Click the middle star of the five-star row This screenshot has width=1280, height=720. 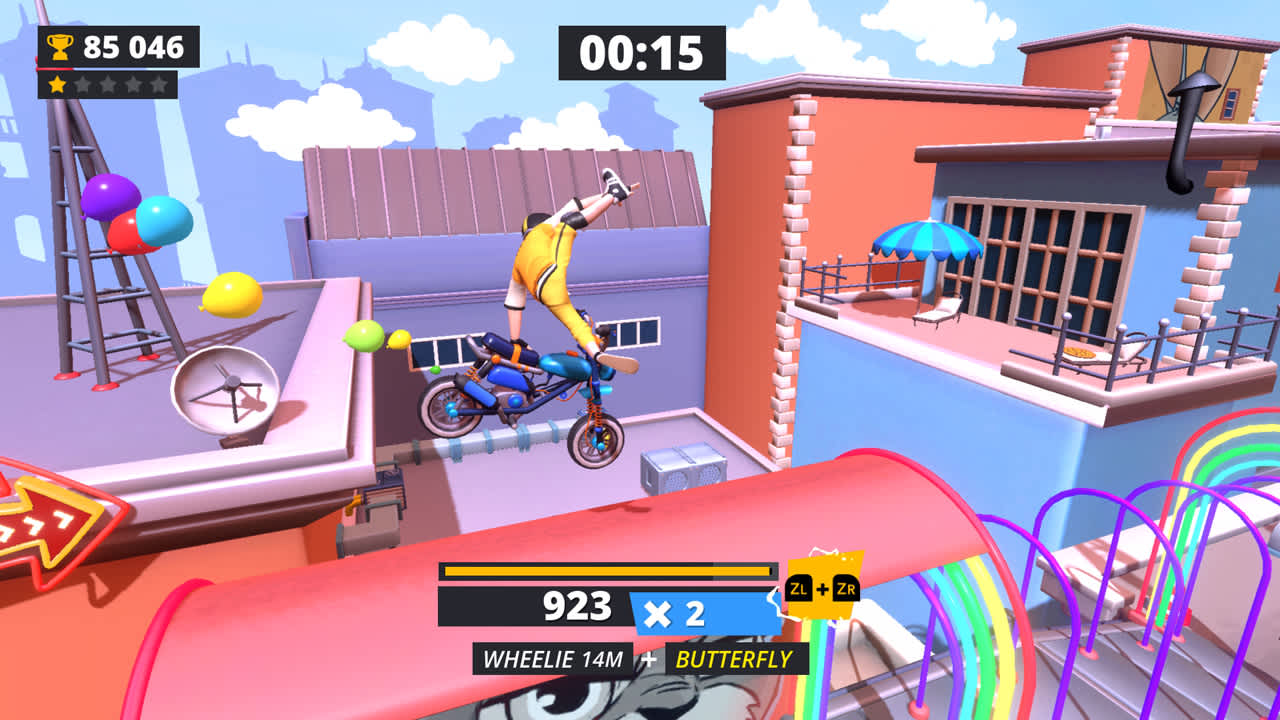click(107, 85)
